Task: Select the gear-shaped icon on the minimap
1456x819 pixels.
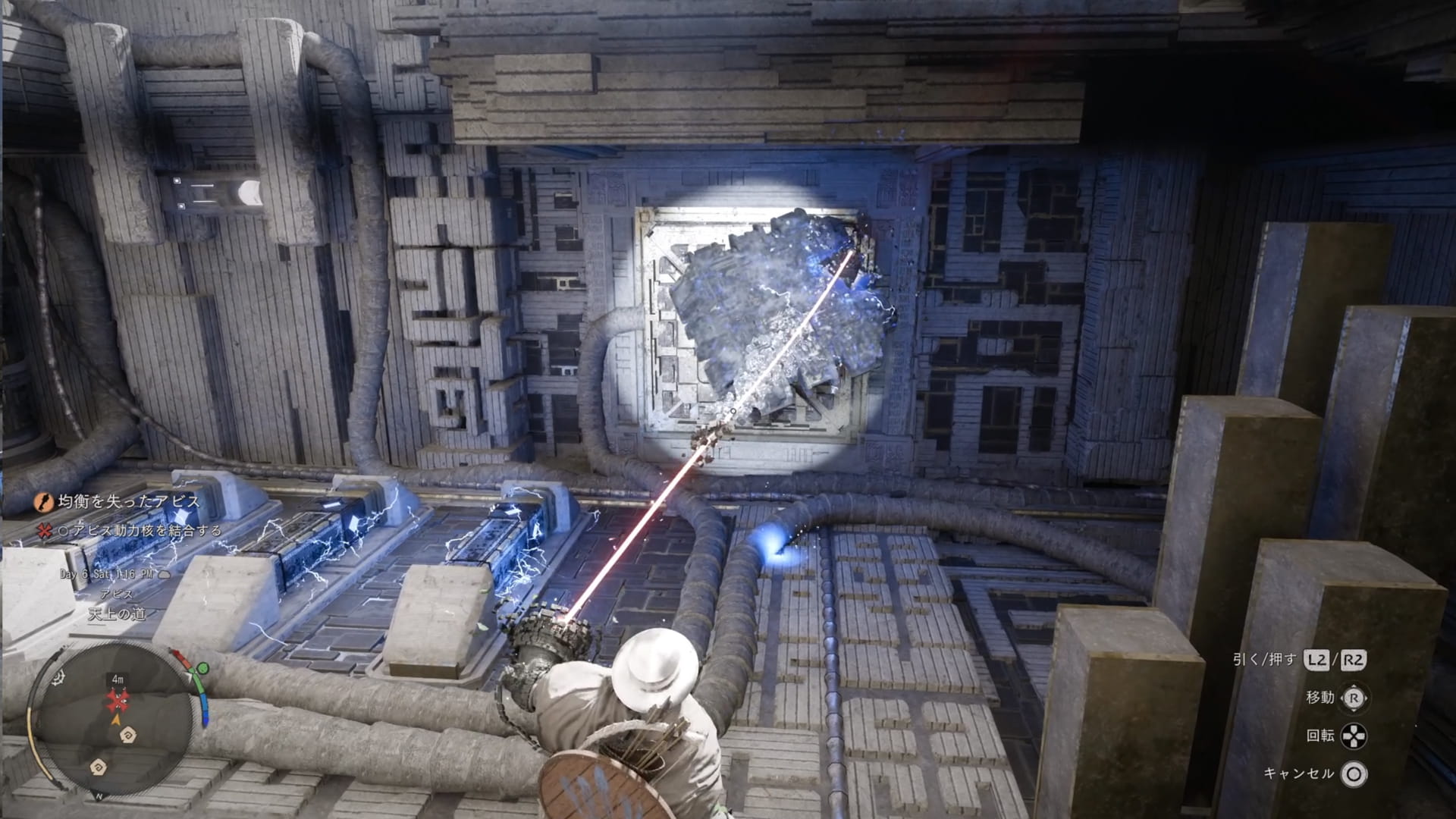Action: [x=58, y=678]
